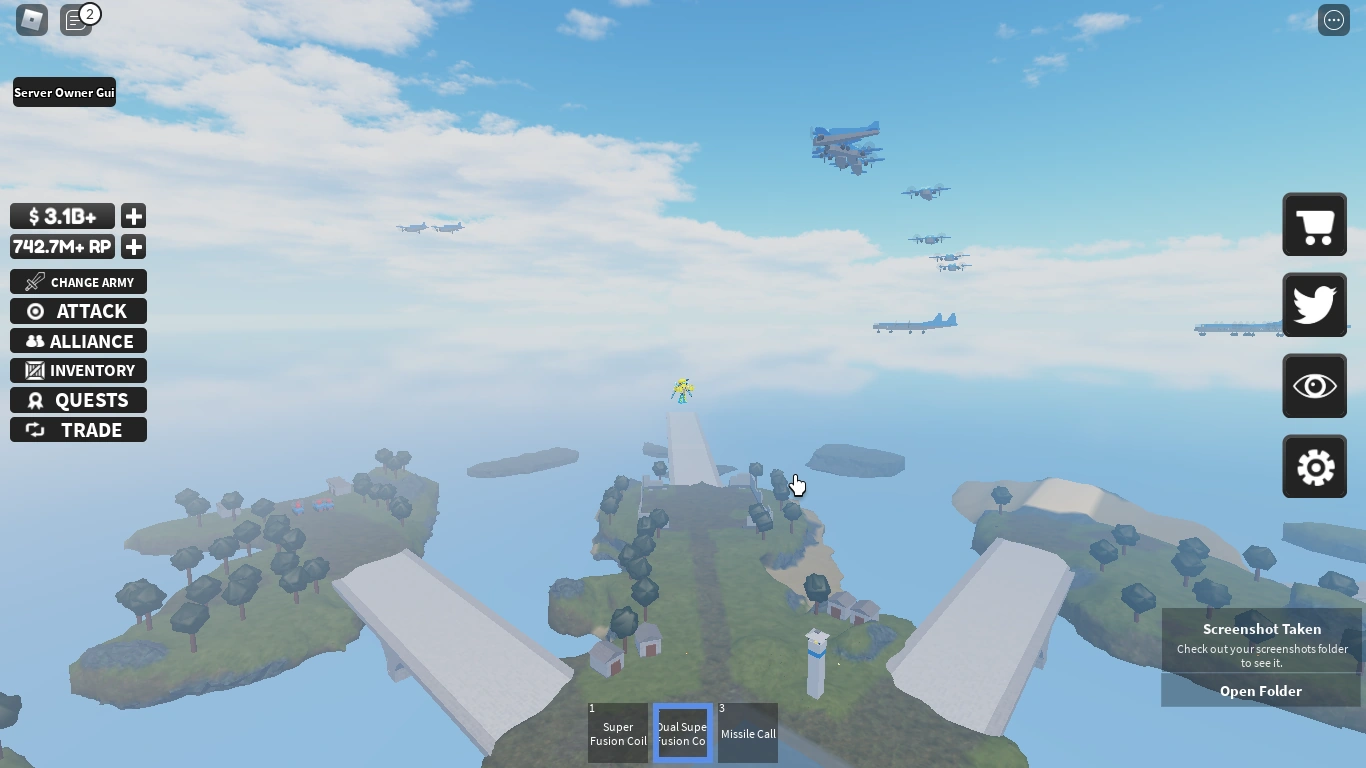Open the Roblox menu in the top-right corner

[x=1333, y=19]
